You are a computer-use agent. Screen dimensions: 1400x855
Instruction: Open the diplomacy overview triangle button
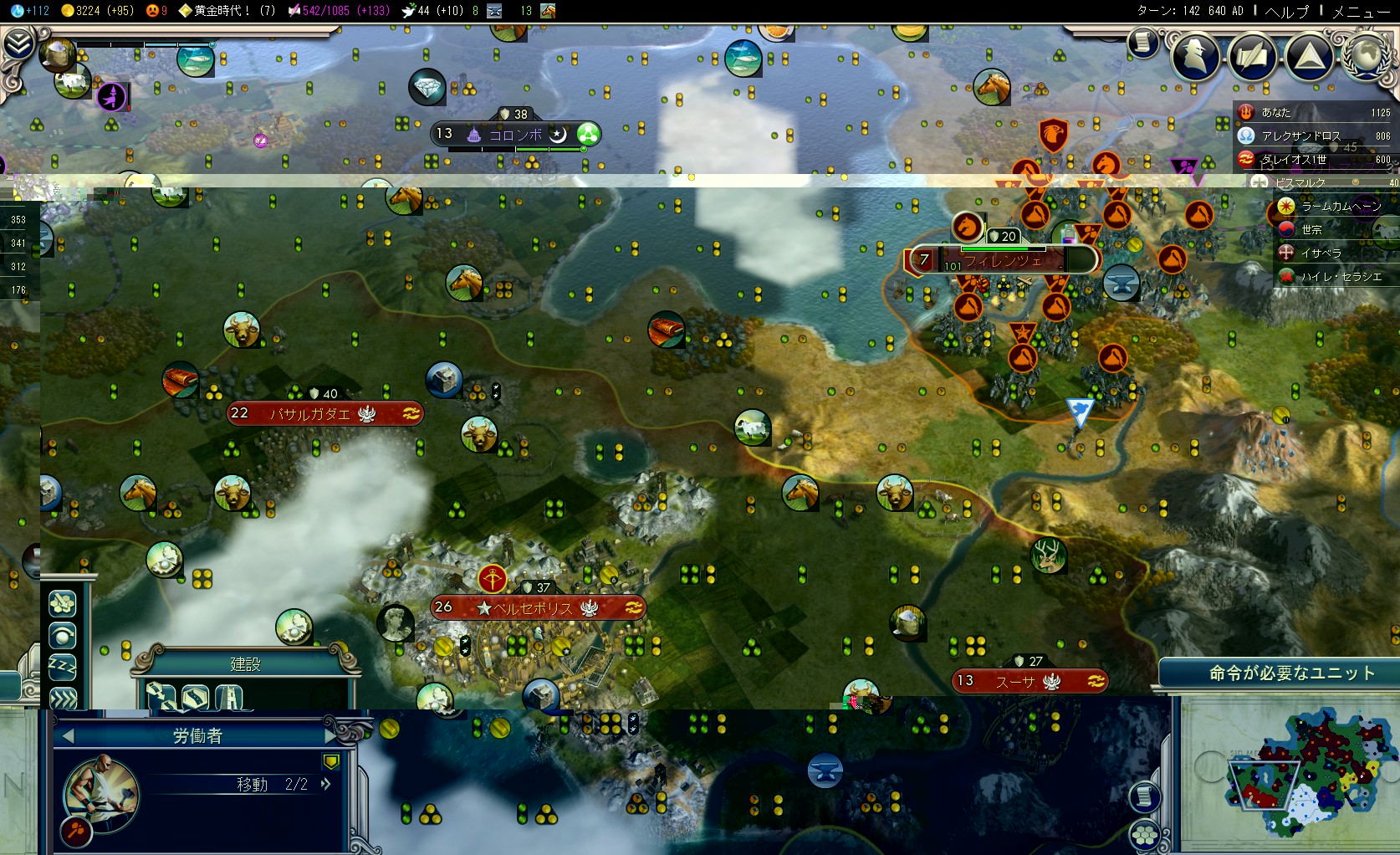pos(1309,55)
